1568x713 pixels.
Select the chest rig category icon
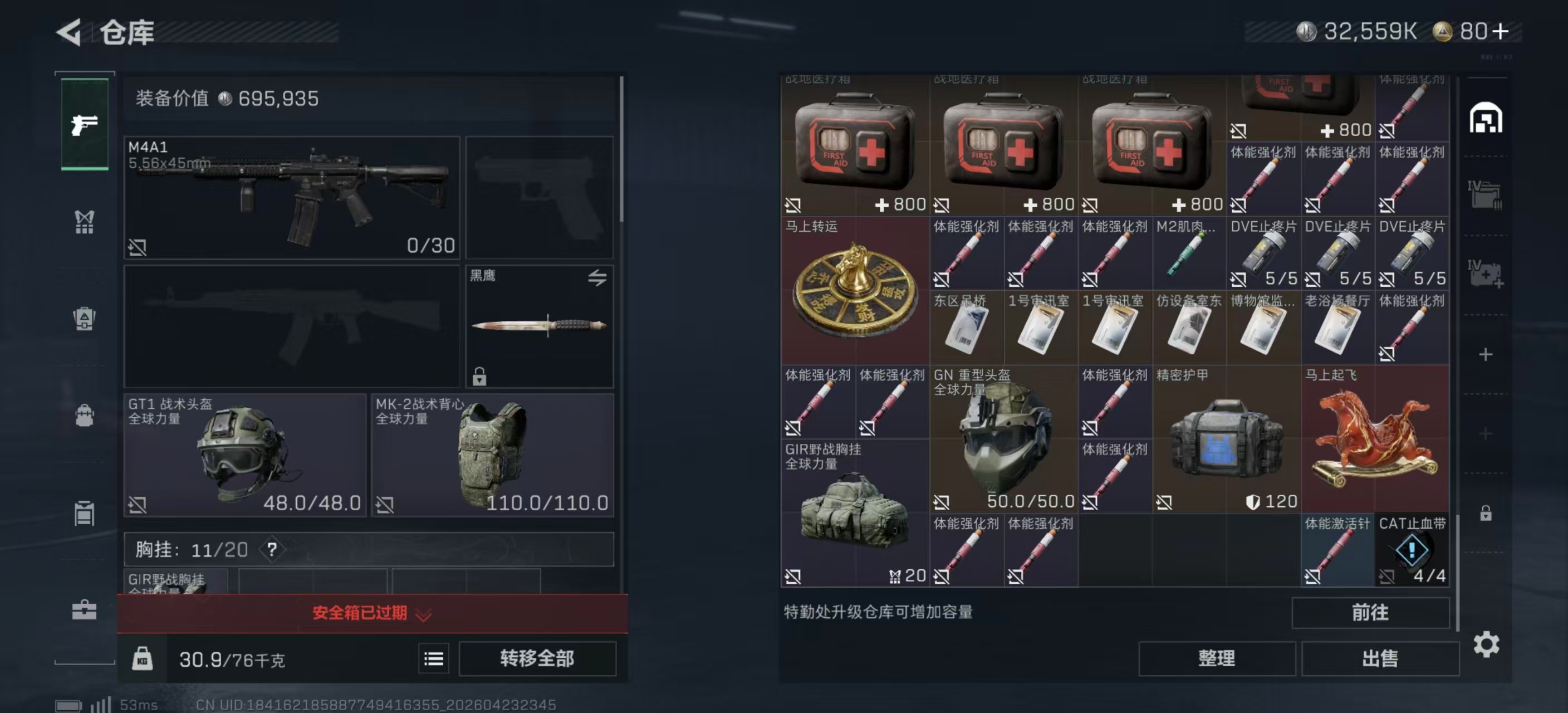click(85, 222)
